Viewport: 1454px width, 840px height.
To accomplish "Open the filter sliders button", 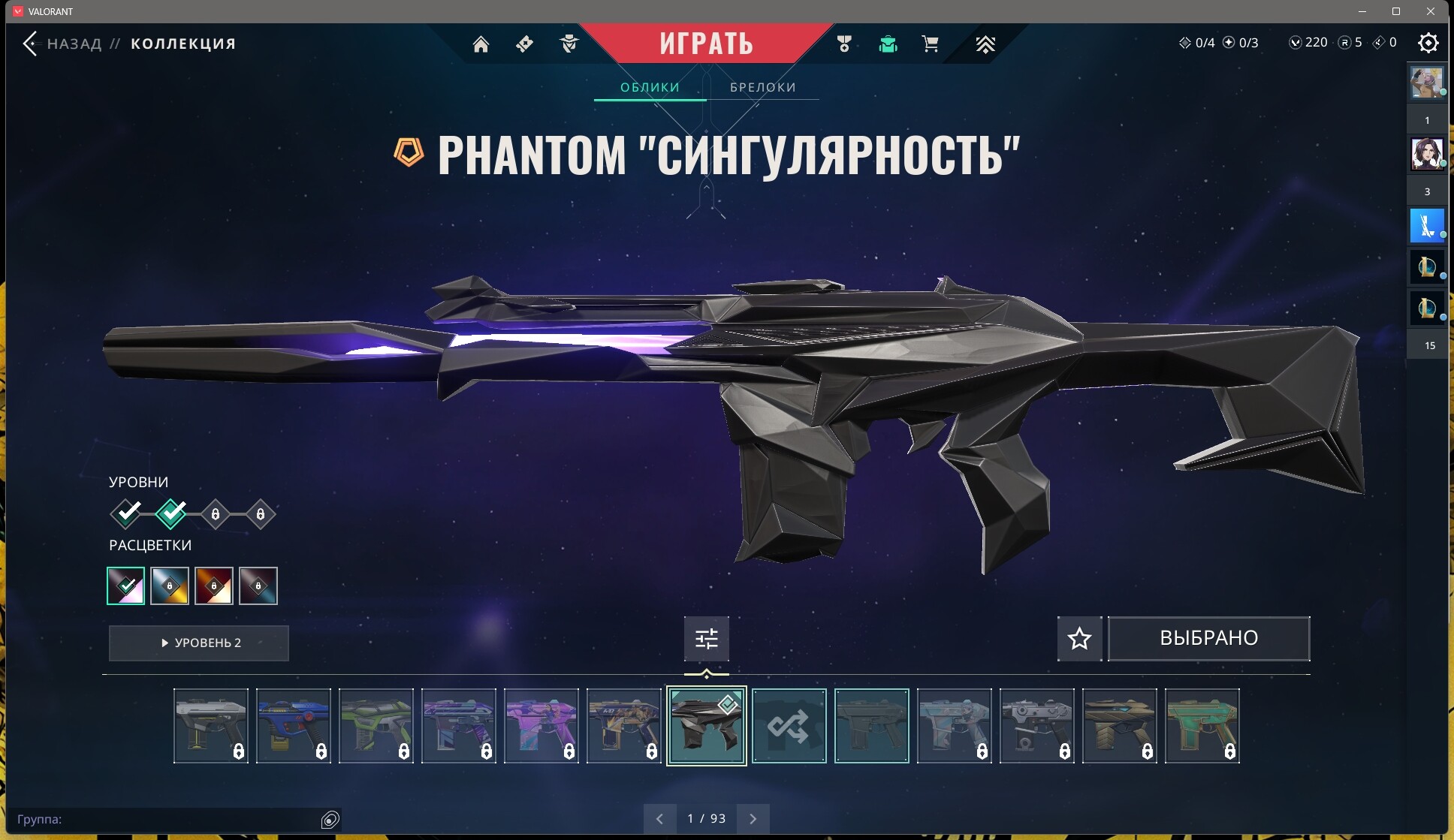I will [x=706, y=638].
